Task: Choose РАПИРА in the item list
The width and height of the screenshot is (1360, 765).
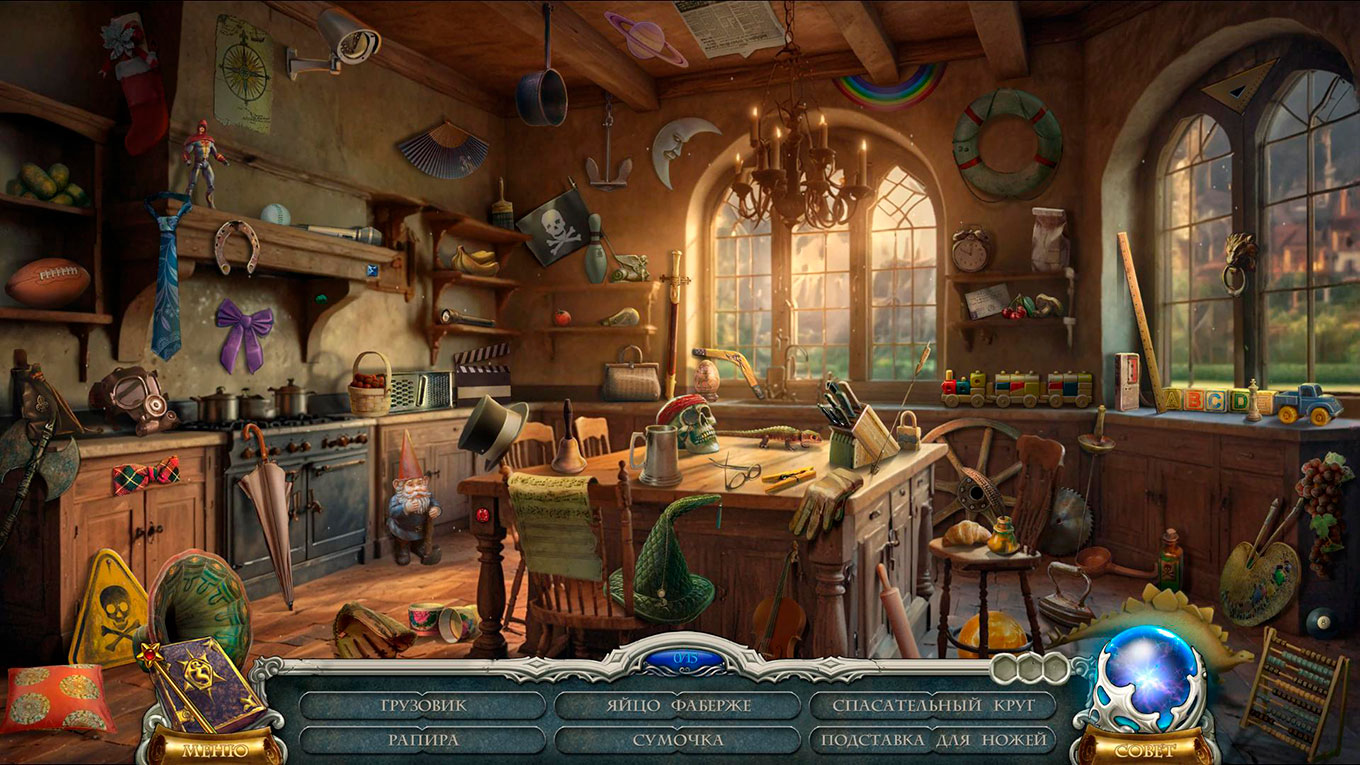Action: pyautogui.click(x=423, y=740)
